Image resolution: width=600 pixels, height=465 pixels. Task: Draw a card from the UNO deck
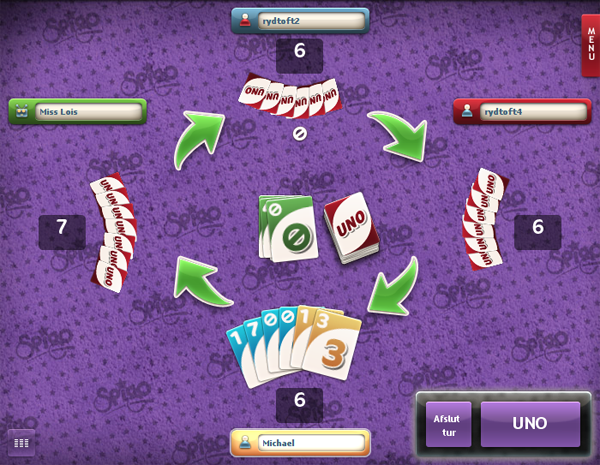(x=348, y=227)
